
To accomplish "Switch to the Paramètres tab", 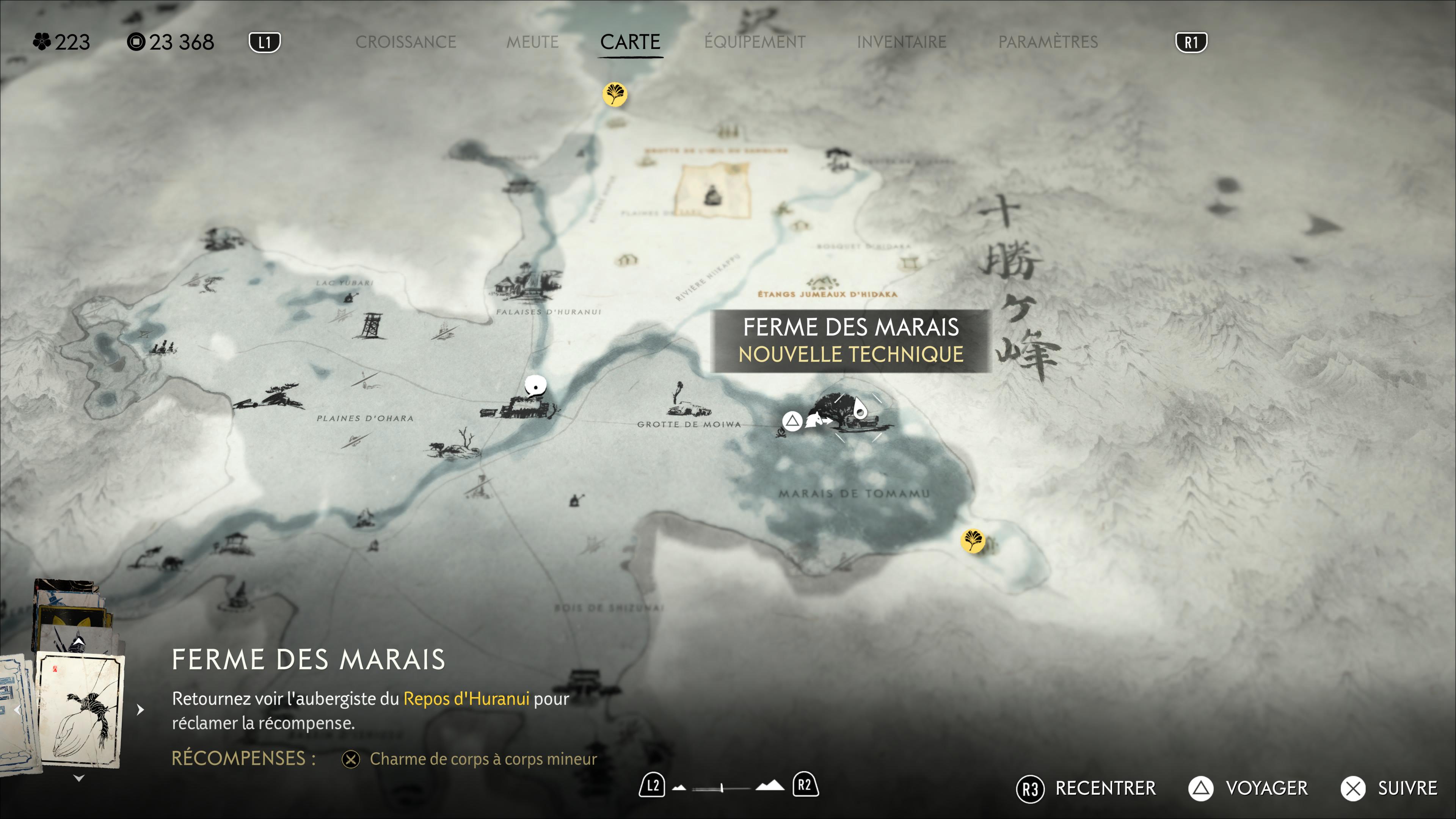I will click(x=1047, y=42).
